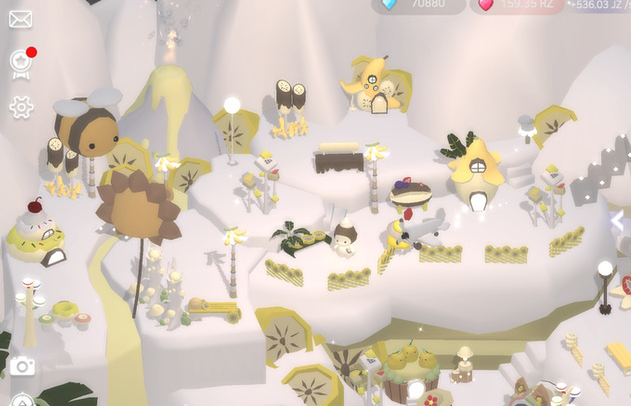
Task: Tap the round icon below the camera
Action: [x=22, y=400]
